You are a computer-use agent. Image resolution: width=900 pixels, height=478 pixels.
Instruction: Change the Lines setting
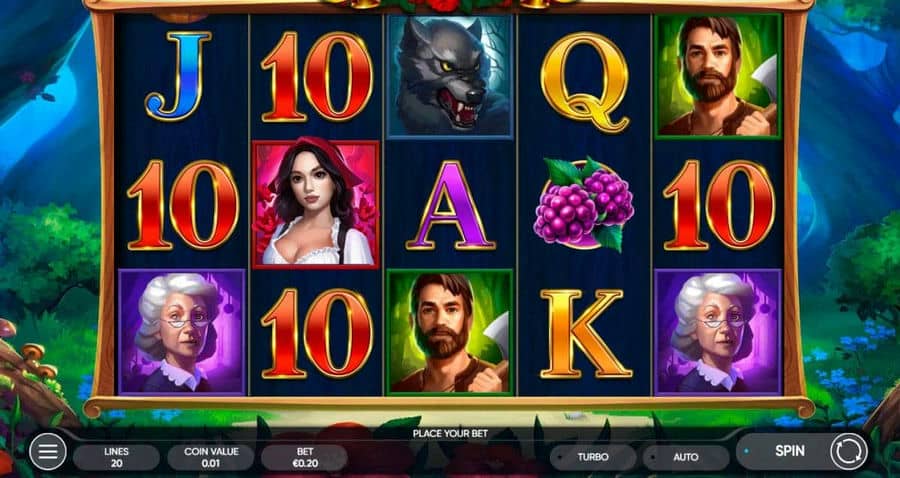(116, 457)
